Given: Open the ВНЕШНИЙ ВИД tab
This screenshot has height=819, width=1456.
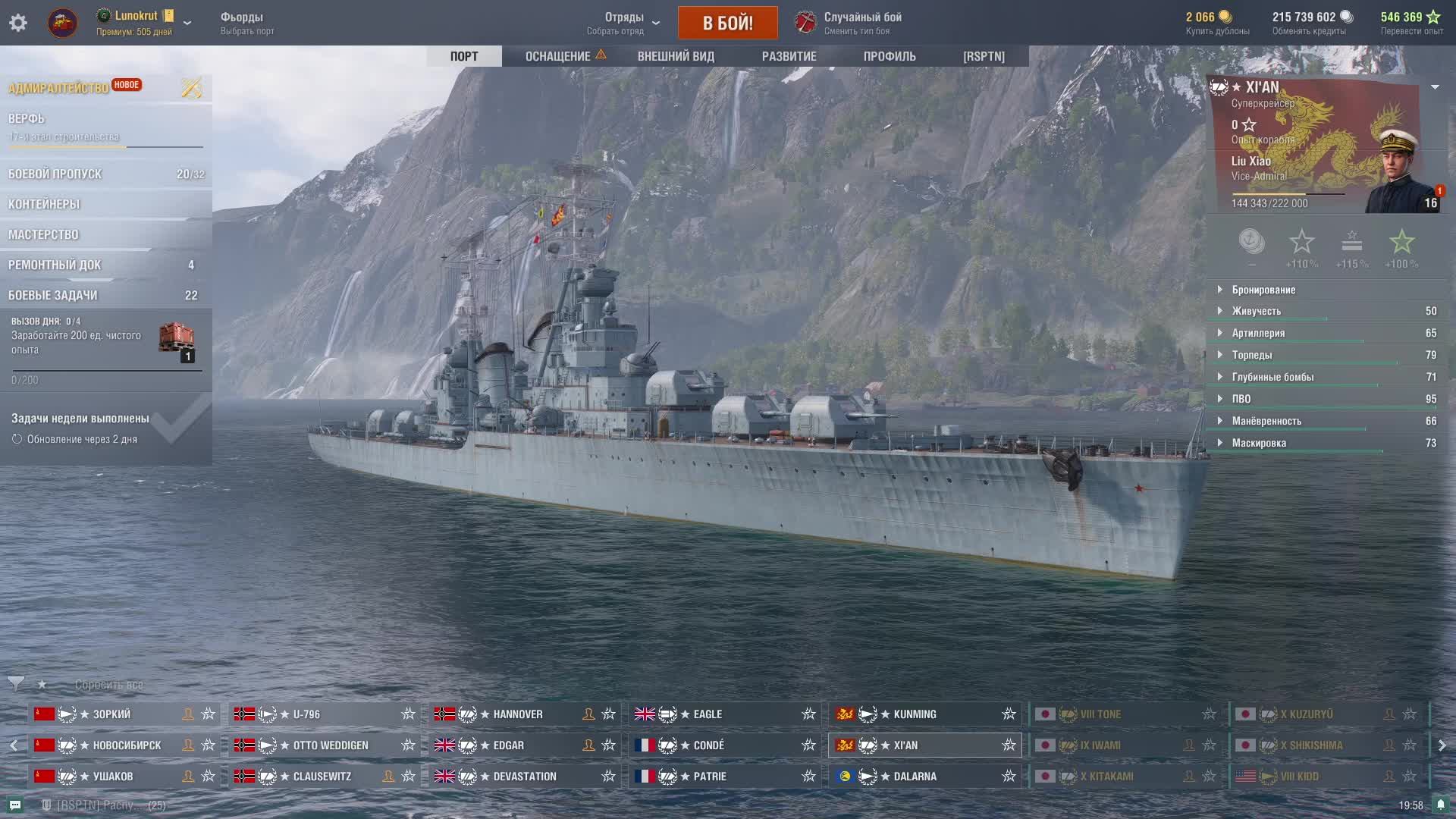Looking at the screenshot, I should click(x=676, y=56).
